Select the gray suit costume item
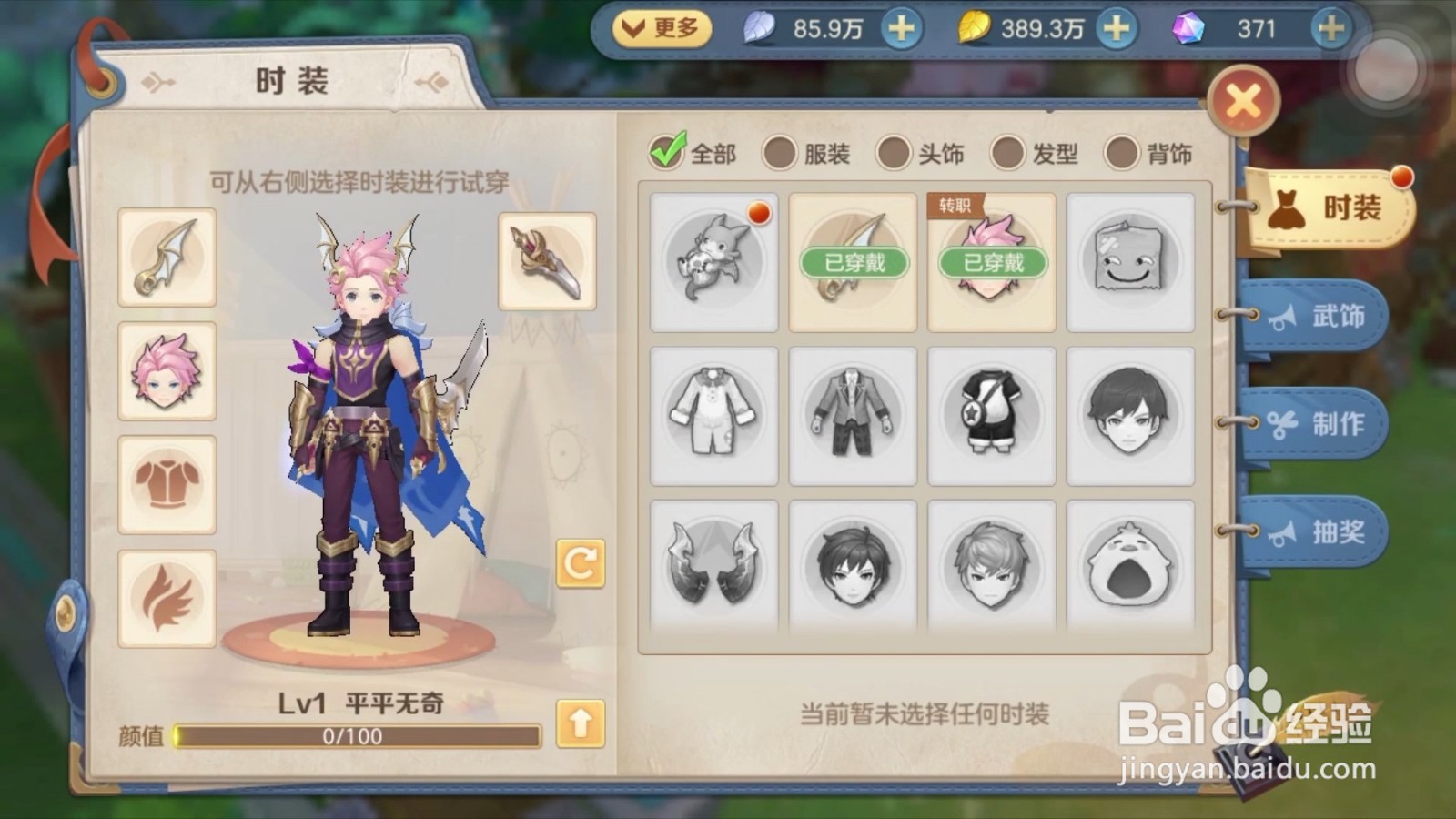The width and height of the screenshot is (1456, 819). 851,416
